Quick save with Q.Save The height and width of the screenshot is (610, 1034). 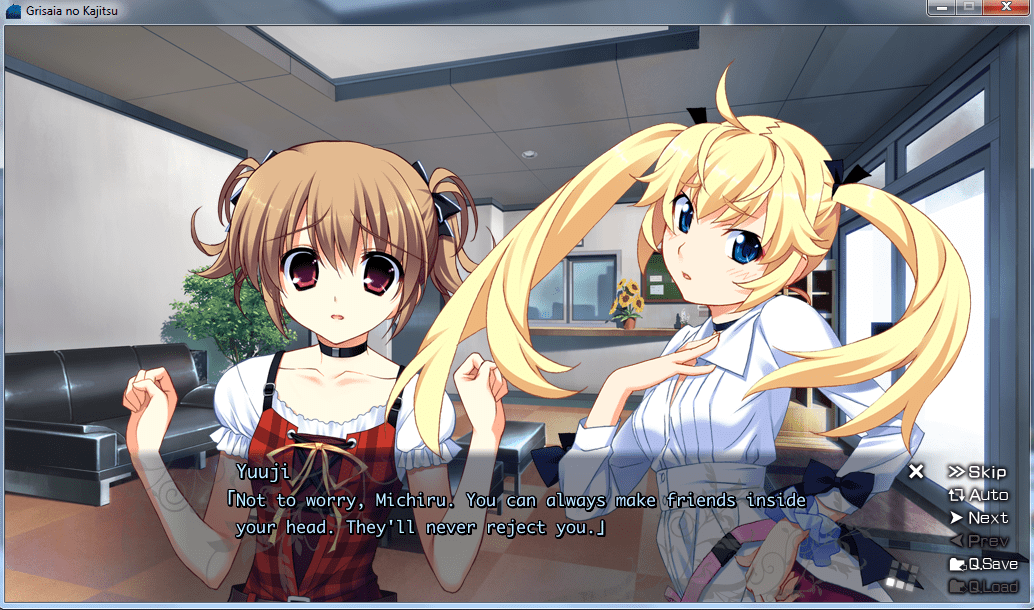(983, 564)
